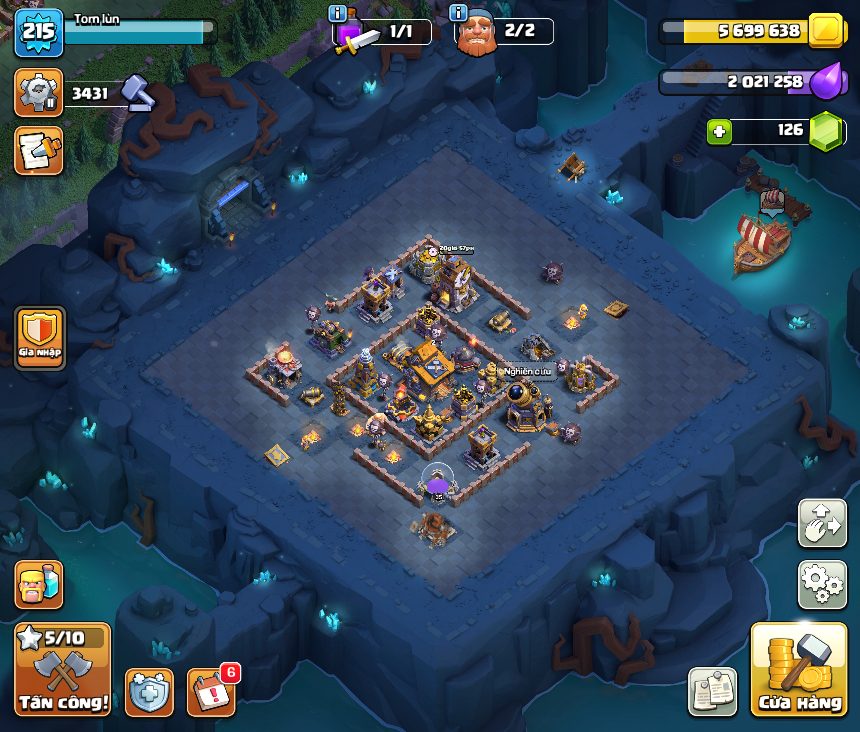The image size is (860, 732).
Task: Open the notes clipboard near the shop
Action: click(x=712, y=691)
